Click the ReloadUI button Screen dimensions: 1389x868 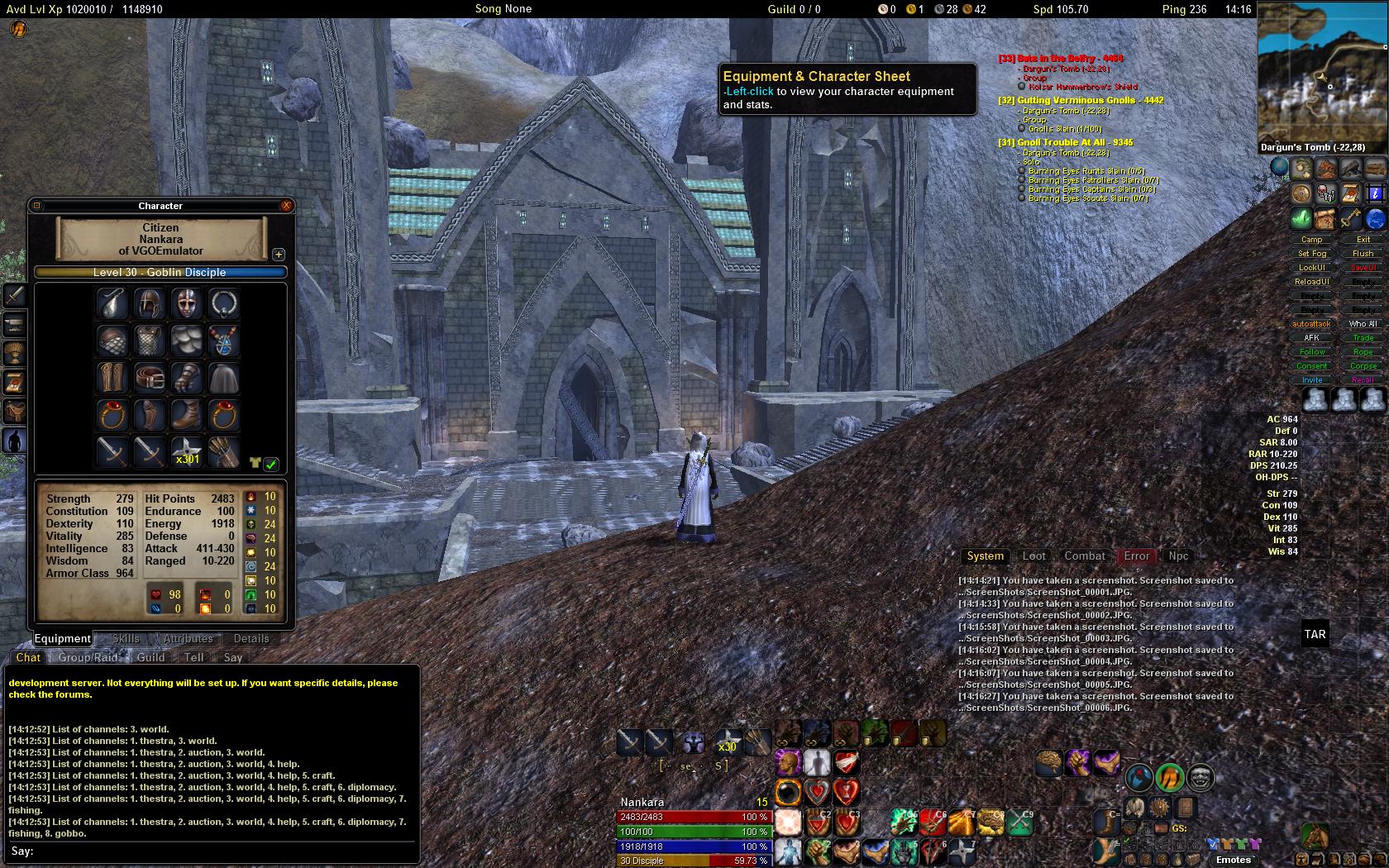click(1312, 282)
